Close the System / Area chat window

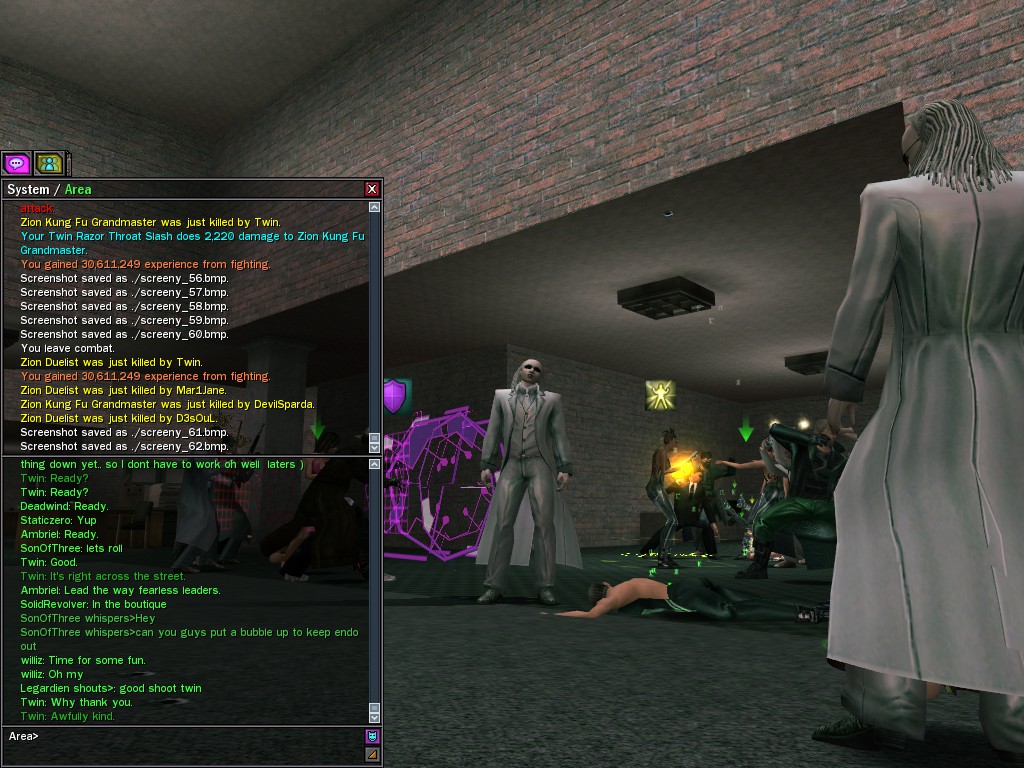(x=372, y=189)
